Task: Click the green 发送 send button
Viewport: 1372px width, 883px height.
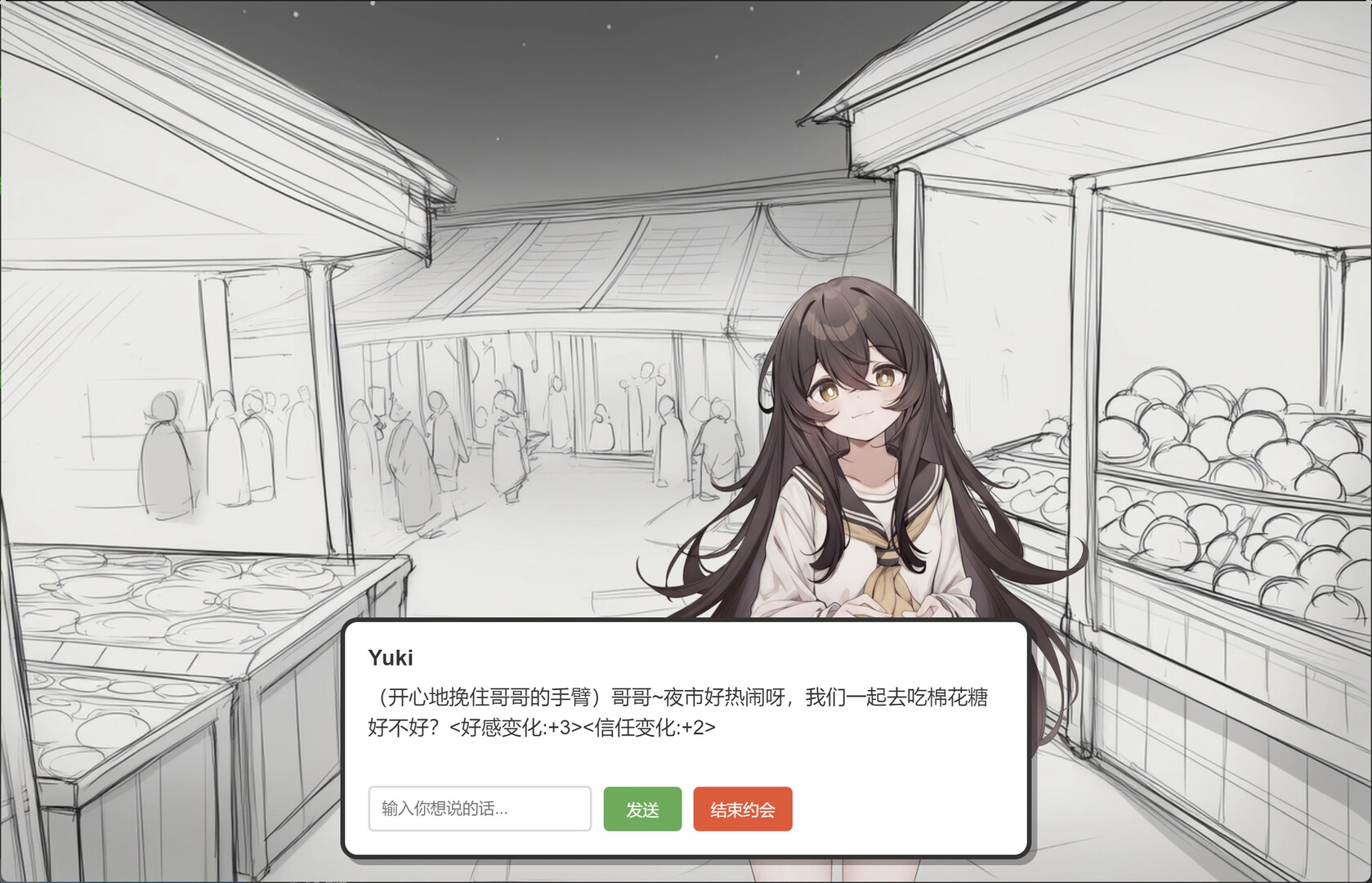Action: tap(642, 809)
